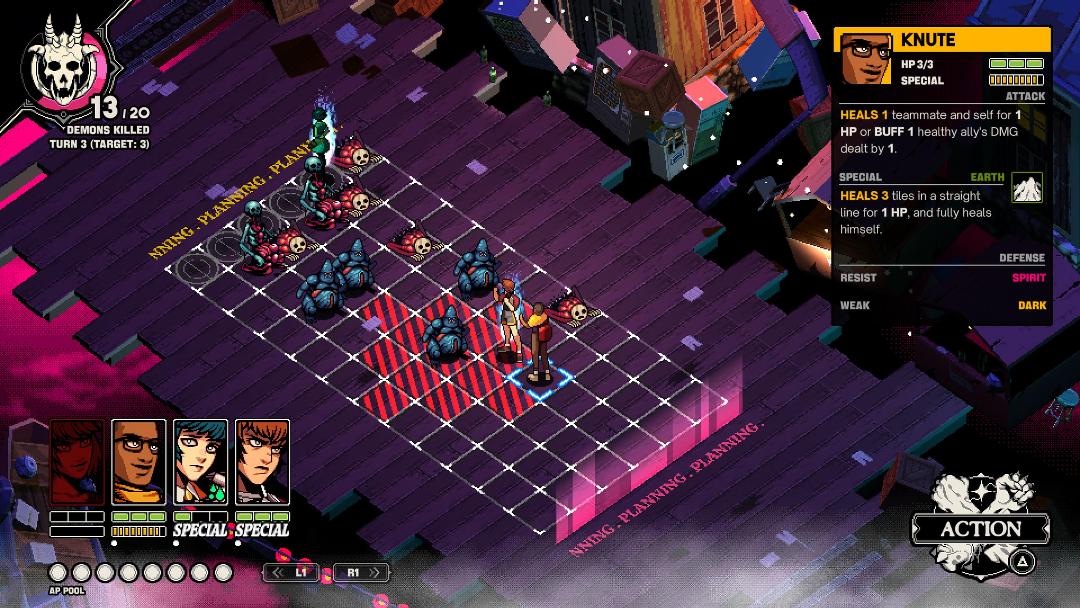Select the greyed-out red character portrait
The image size is (1080, 608).
pos(77,461)
